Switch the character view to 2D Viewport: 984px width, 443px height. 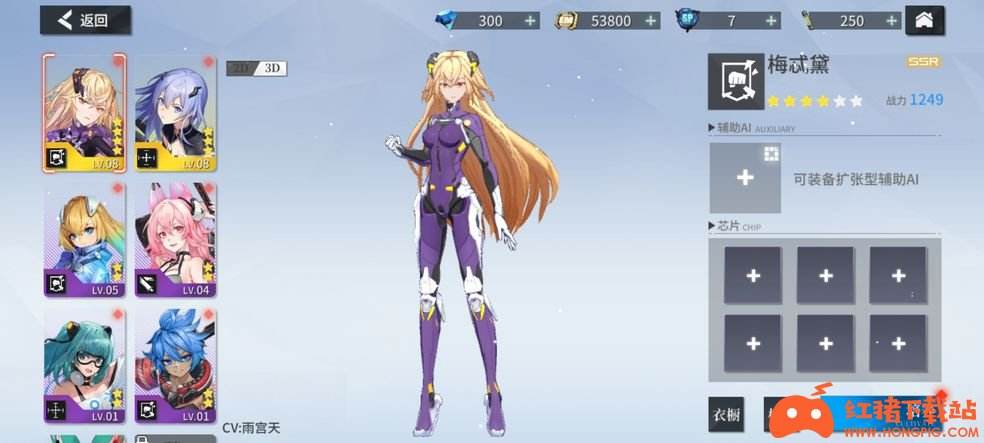tap(240, 68)
